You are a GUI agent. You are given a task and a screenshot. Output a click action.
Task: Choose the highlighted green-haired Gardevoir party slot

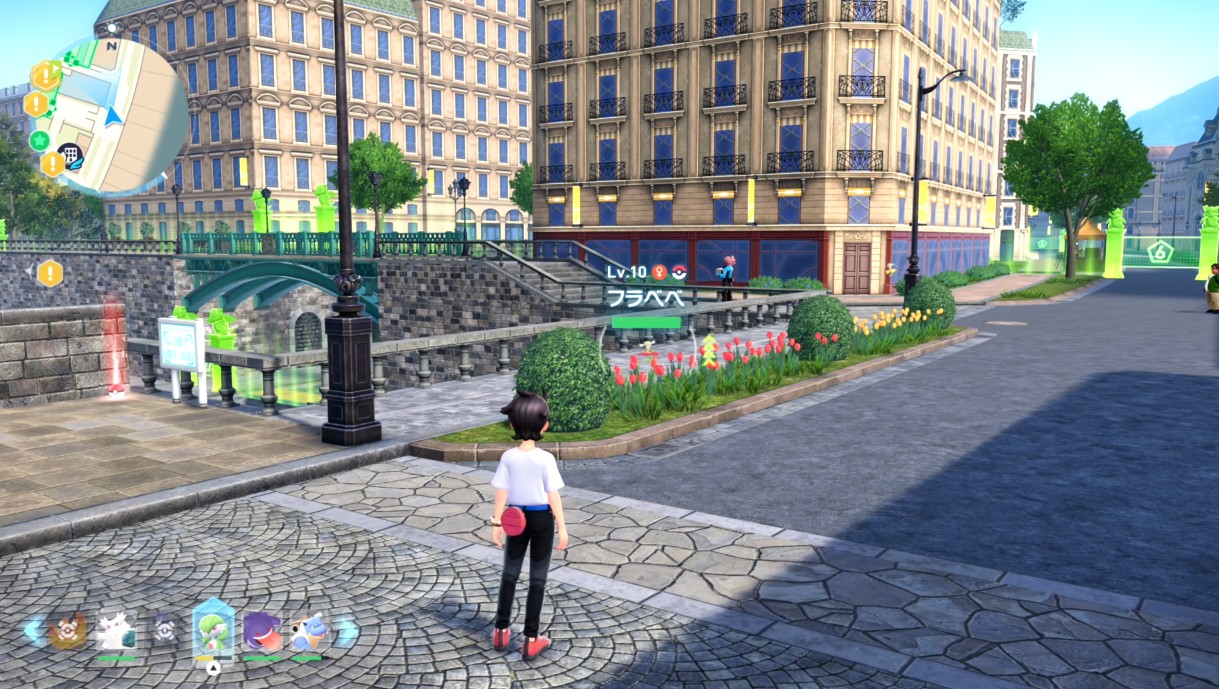click(213, 630)
